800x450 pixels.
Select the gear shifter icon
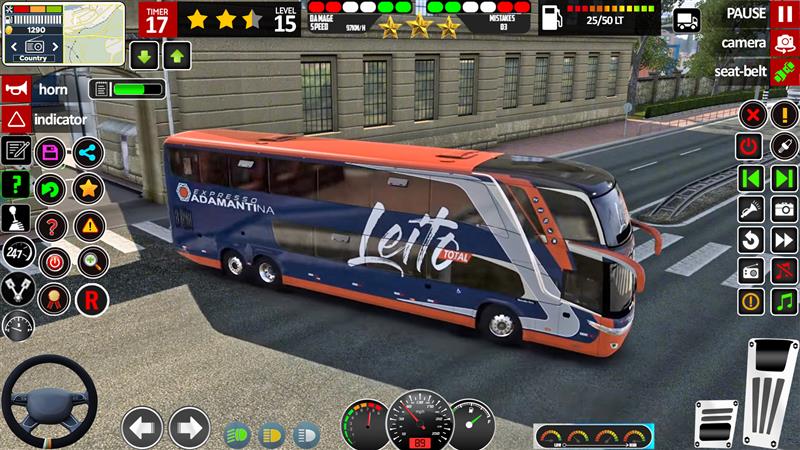tap(16, 217)
